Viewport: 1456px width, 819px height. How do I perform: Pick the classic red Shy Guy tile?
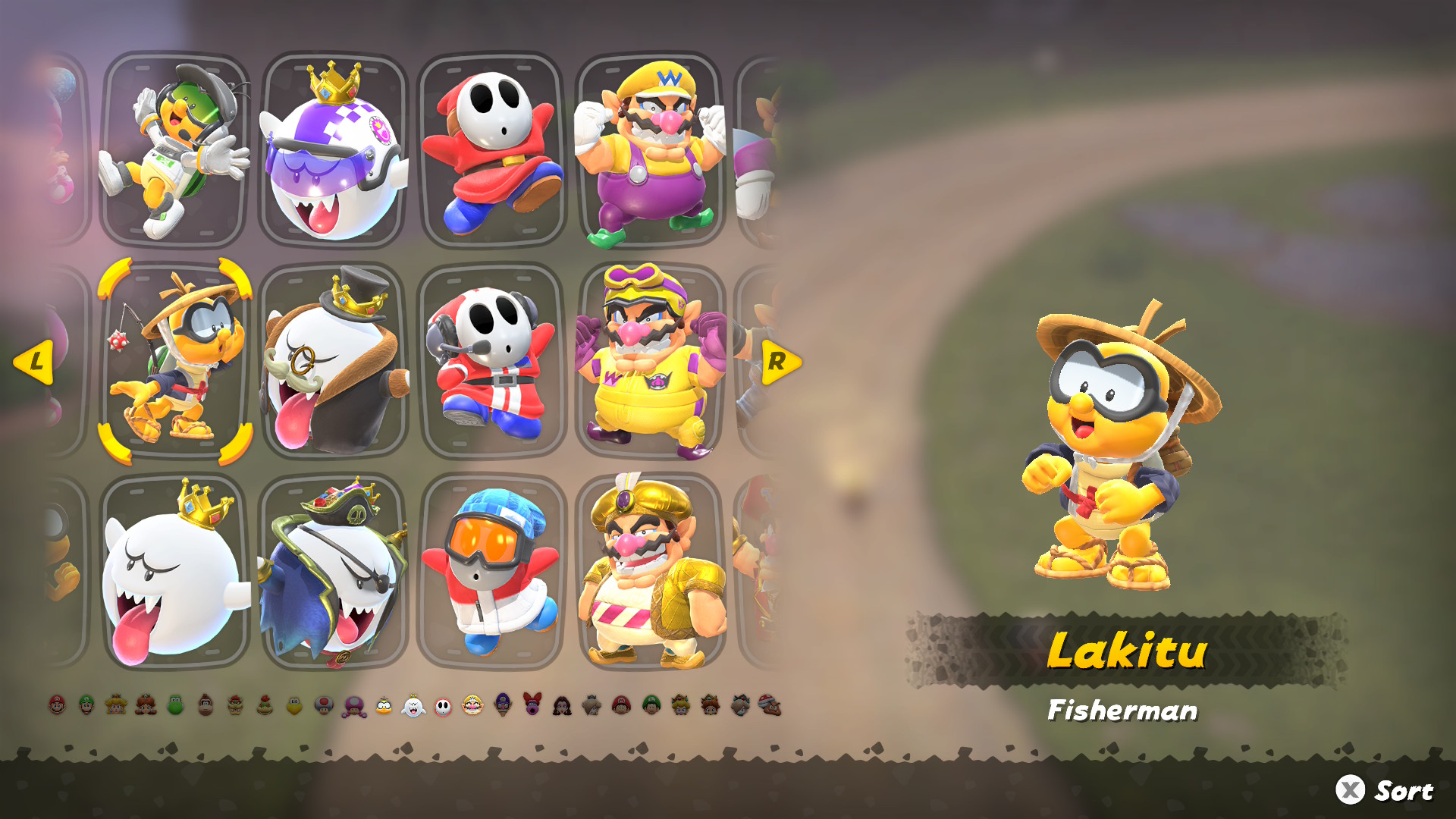492,149
